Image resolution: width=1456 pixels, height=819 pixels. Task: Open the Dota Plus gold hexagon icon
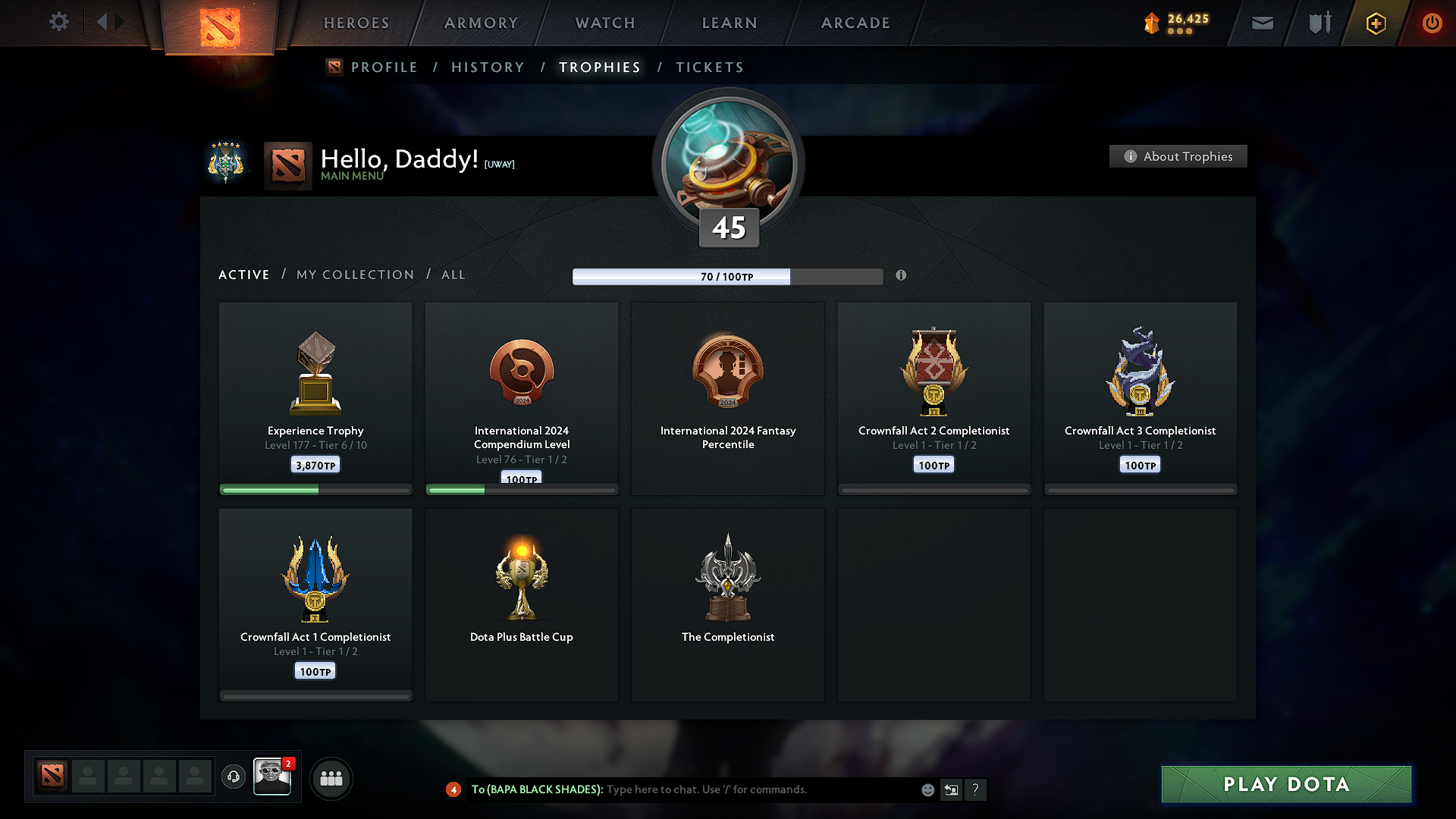(x=1375, y=23)
